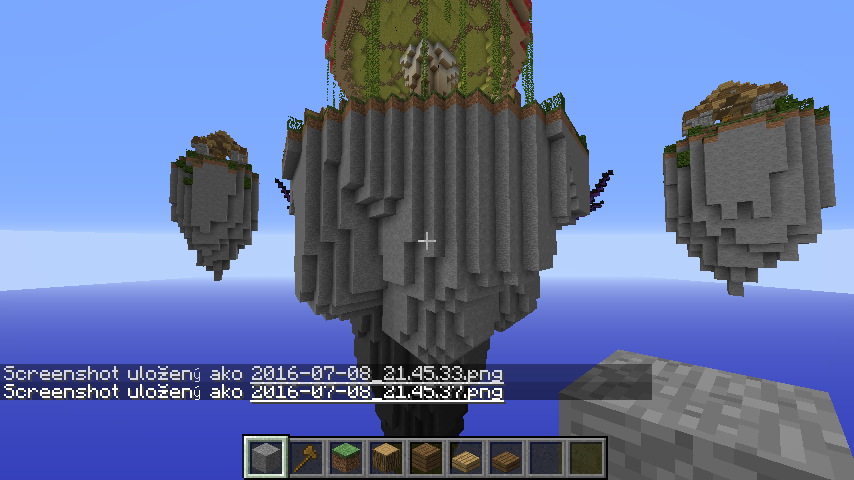
Task: Select the wooden axe hotbar slot
Action: pos(307,457)
